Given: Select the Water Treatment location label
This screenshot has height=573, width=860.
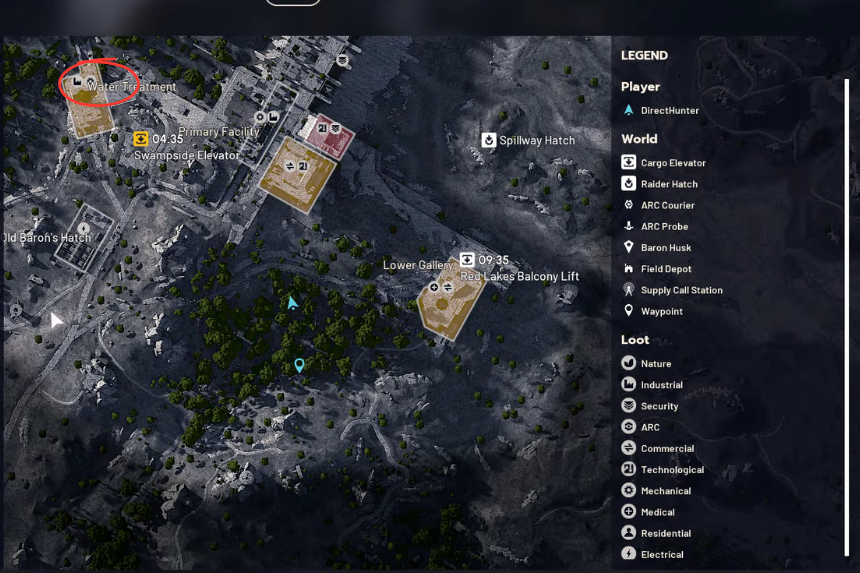Looking at the screenshot, I should pyautogui.click(x=131, y=87).
